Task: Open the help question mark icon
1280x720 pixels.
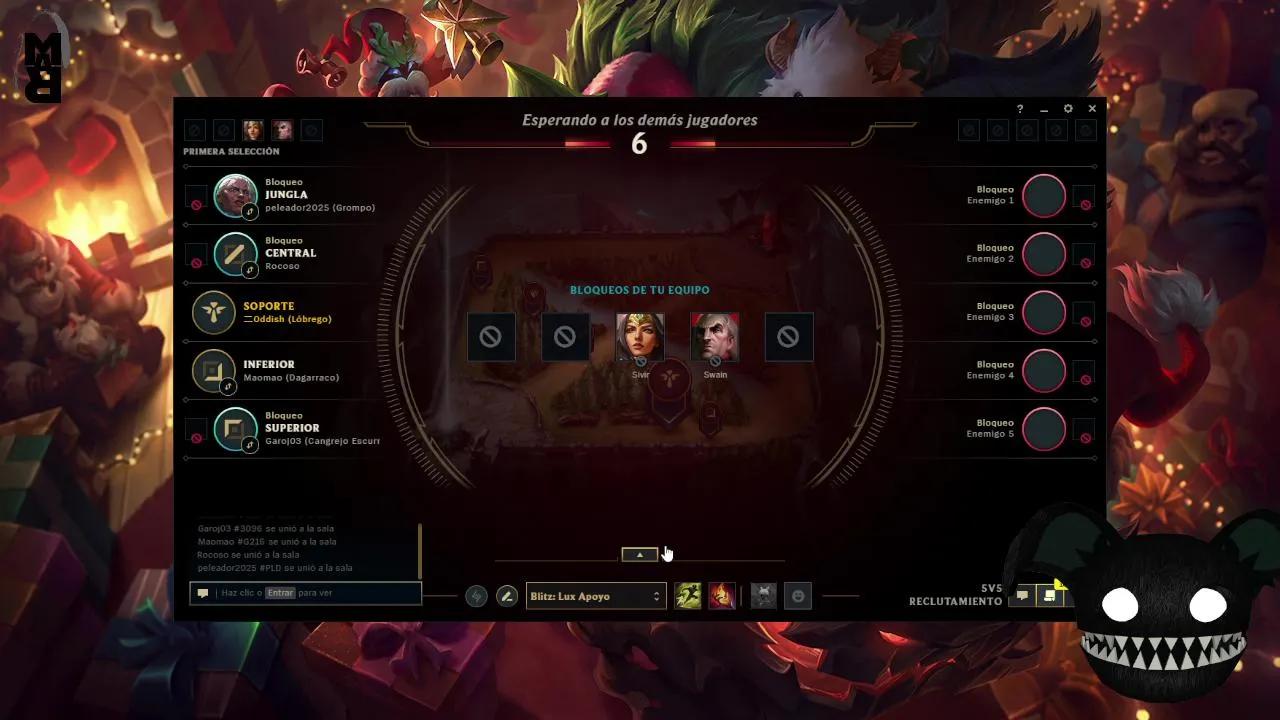Action: [x=1019, y=108]
